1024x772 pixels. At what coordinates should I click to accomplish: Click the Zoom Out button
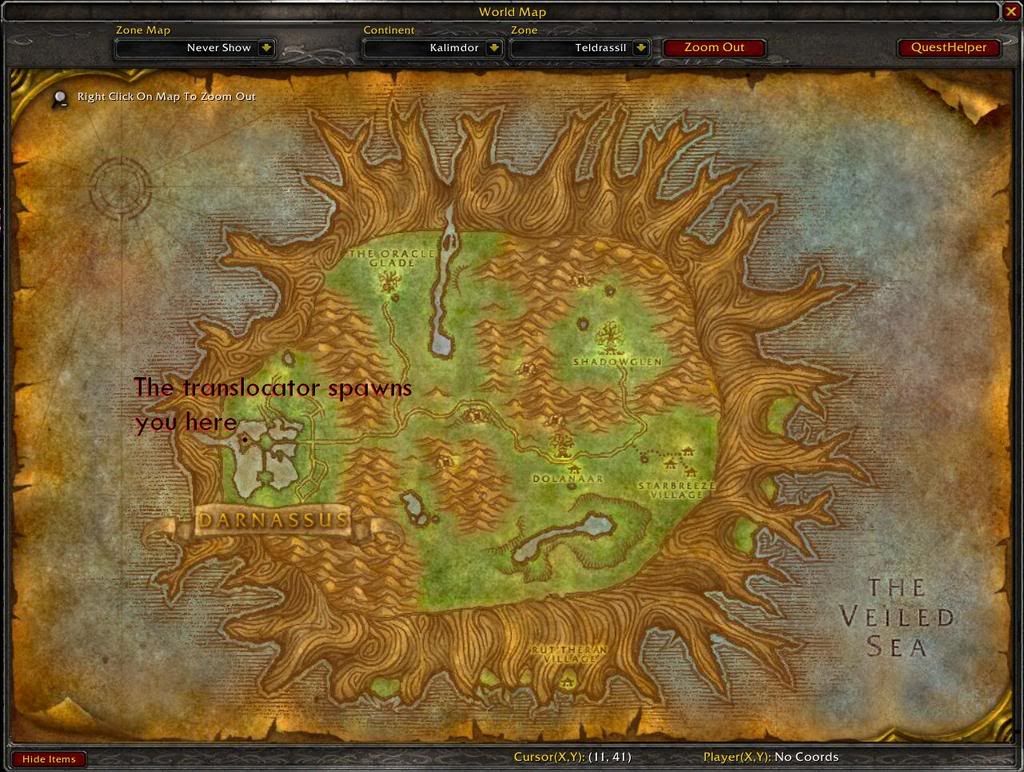pos(714,47)
